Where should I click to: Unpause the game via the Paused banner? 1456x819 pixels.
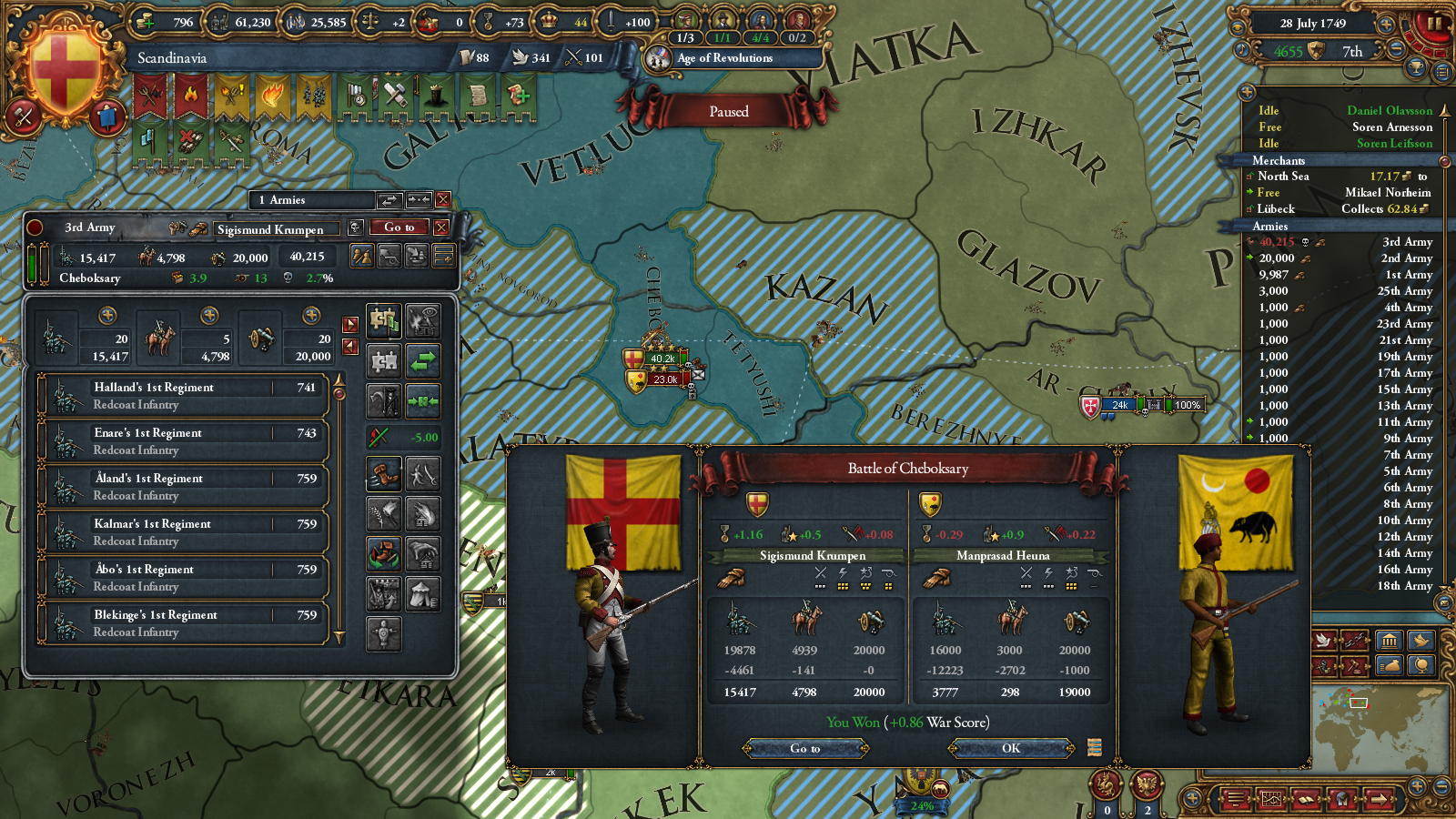tap(728, 111)
